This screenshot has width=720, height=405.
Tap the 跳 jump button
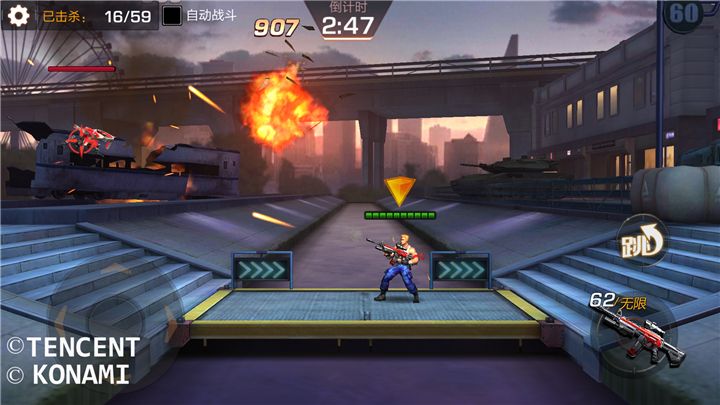[x=640, y=240]
